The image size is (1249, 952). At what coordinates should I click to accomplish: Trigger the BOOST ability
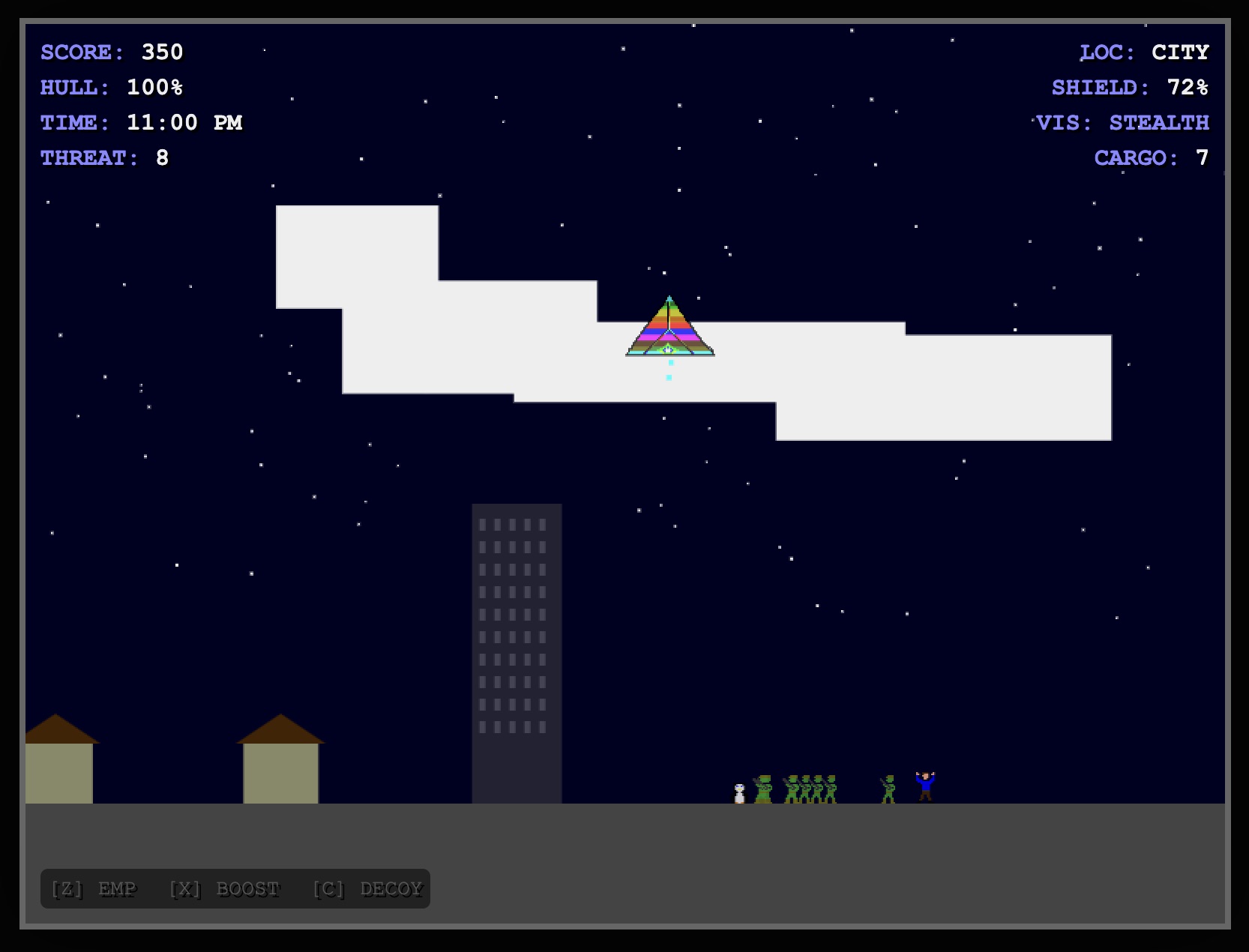coord(225,889)
